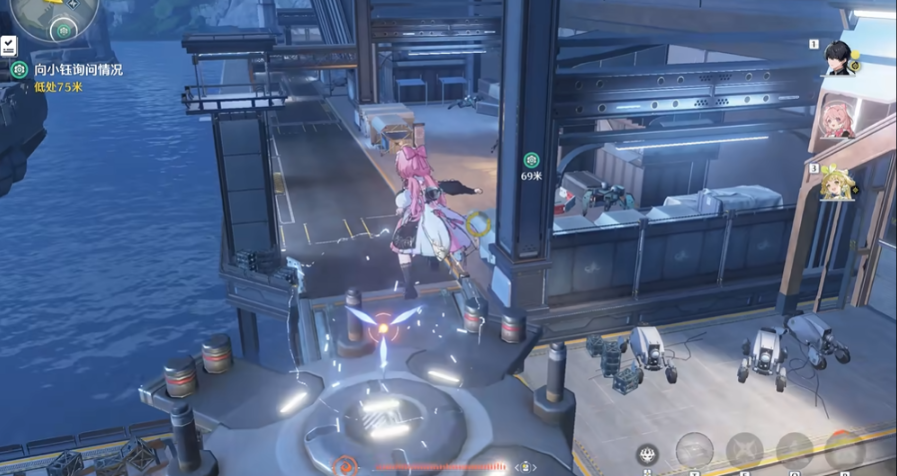Image resolution: width=897 pixels, height=476 pixels.
Task: Tap the flame-crest utility icon
Action: pos(647,455)
